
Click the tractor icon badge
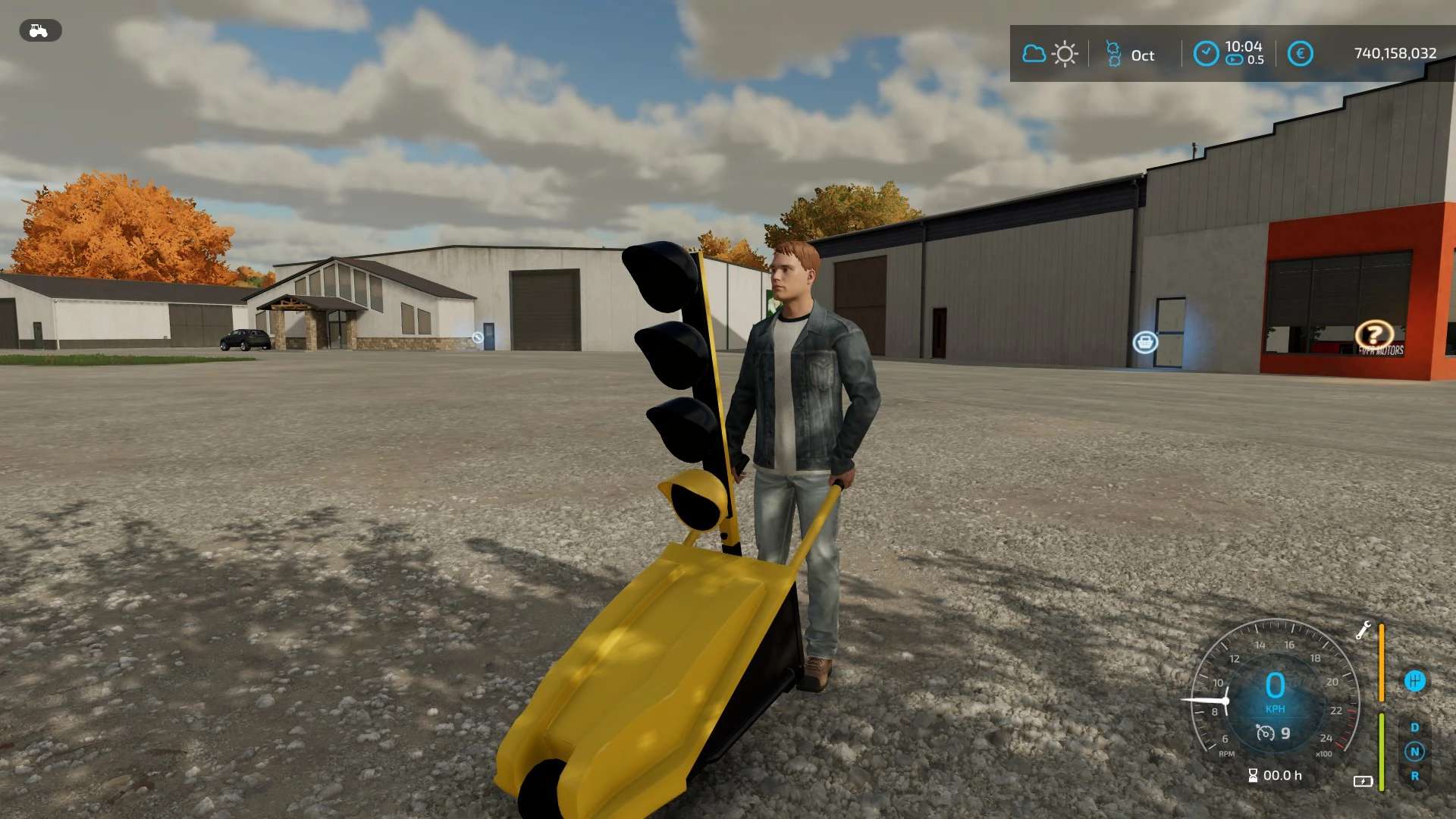click(39, 31)
